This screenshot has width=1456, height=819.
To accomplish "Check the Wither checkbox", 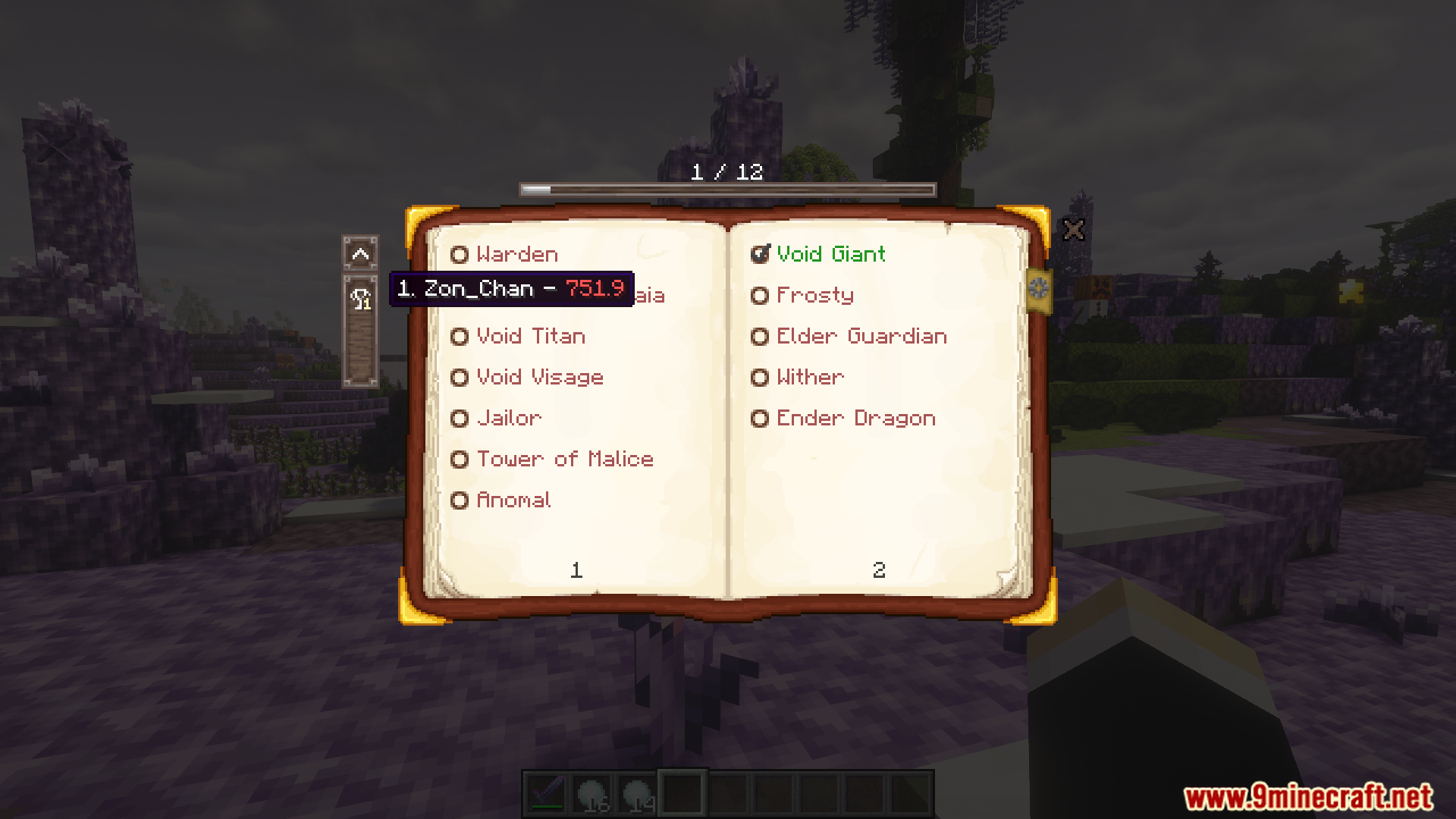I will [x=760, y=377].
